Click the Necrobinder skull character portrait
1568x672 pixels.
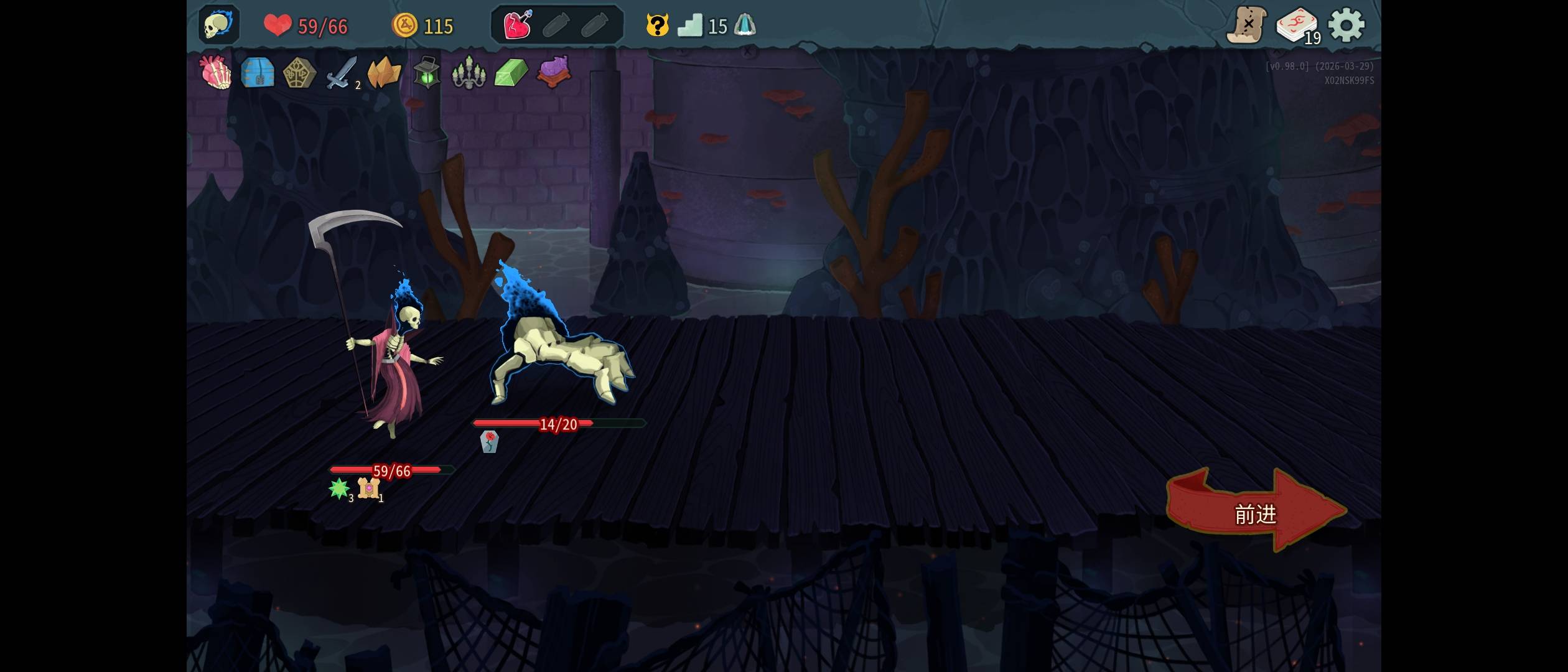pyautogui.click(x=218, y=26)
